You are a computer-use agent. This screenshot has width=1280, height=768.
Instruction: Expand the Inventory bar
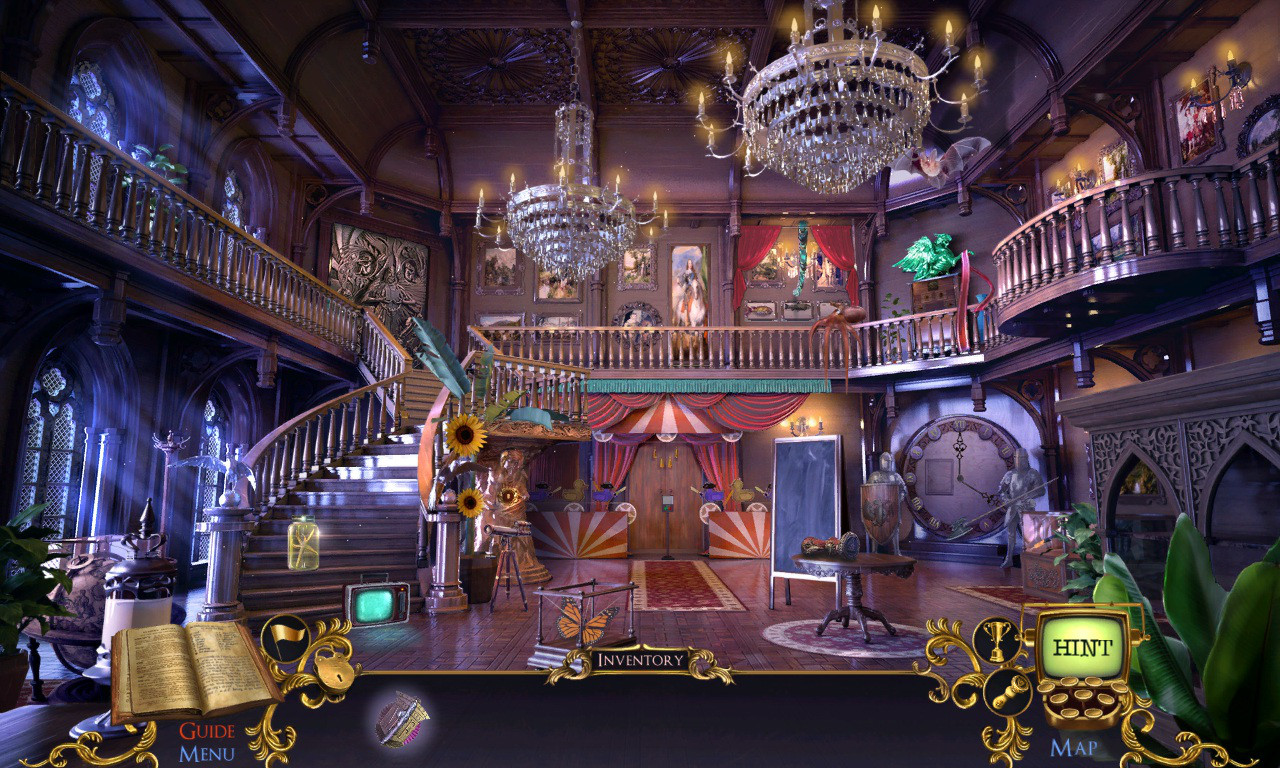click(x=640, y=658)
